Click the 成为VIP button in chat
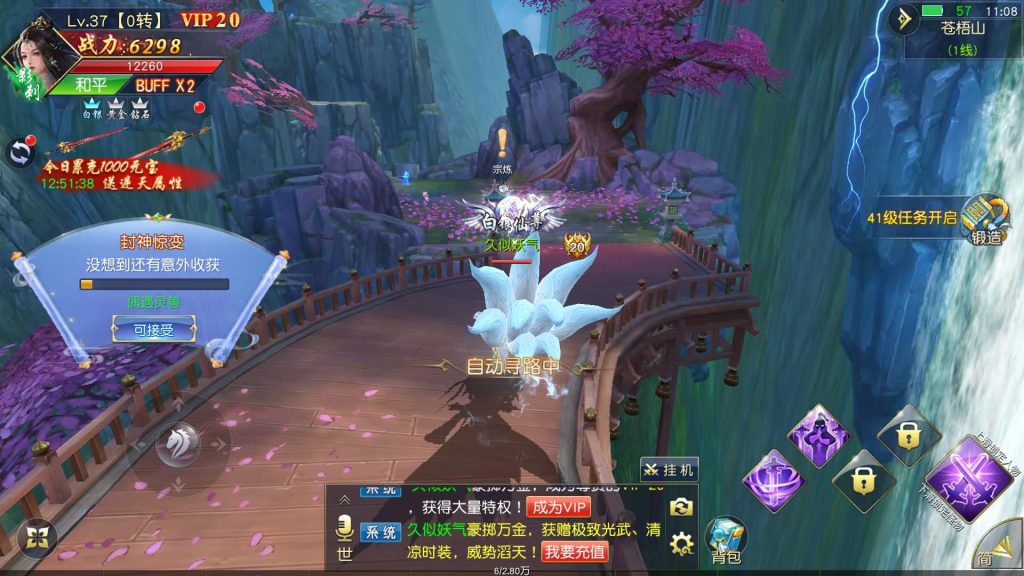 [x=559, y=507]
